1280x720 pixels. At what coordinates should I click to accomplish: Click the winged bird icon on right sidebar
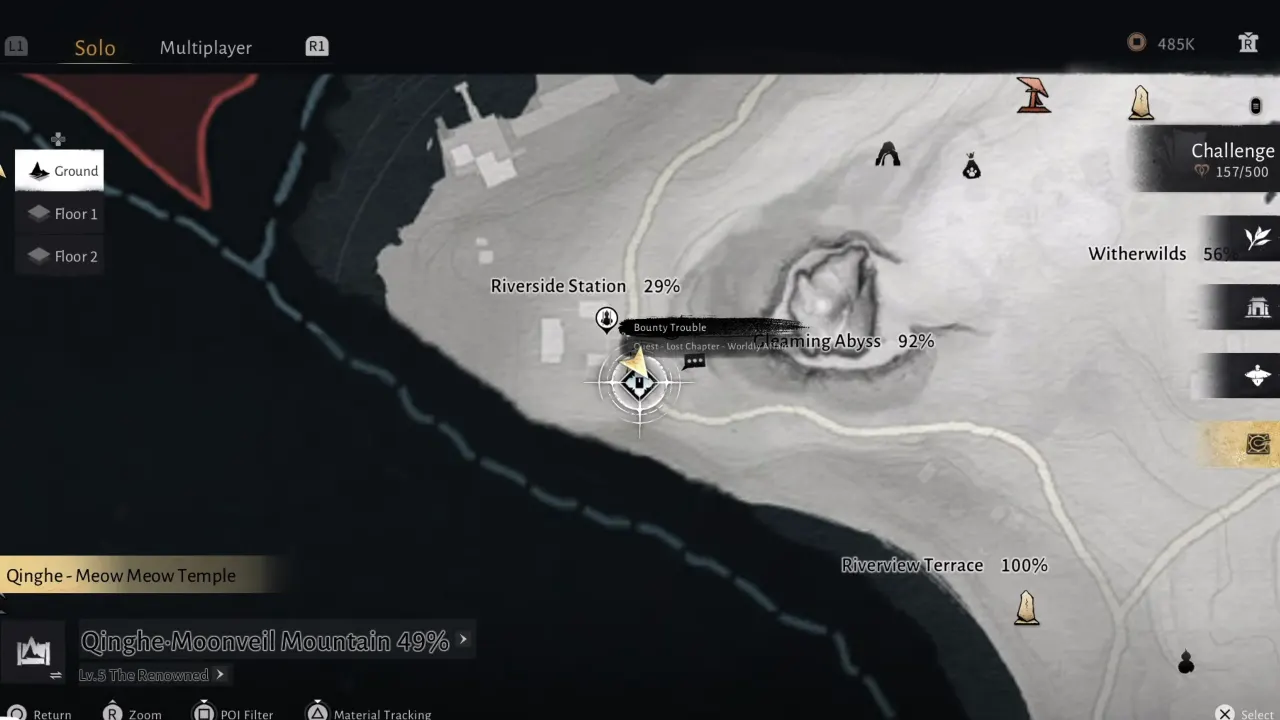pyautogui.click(x=1259, y=375)
